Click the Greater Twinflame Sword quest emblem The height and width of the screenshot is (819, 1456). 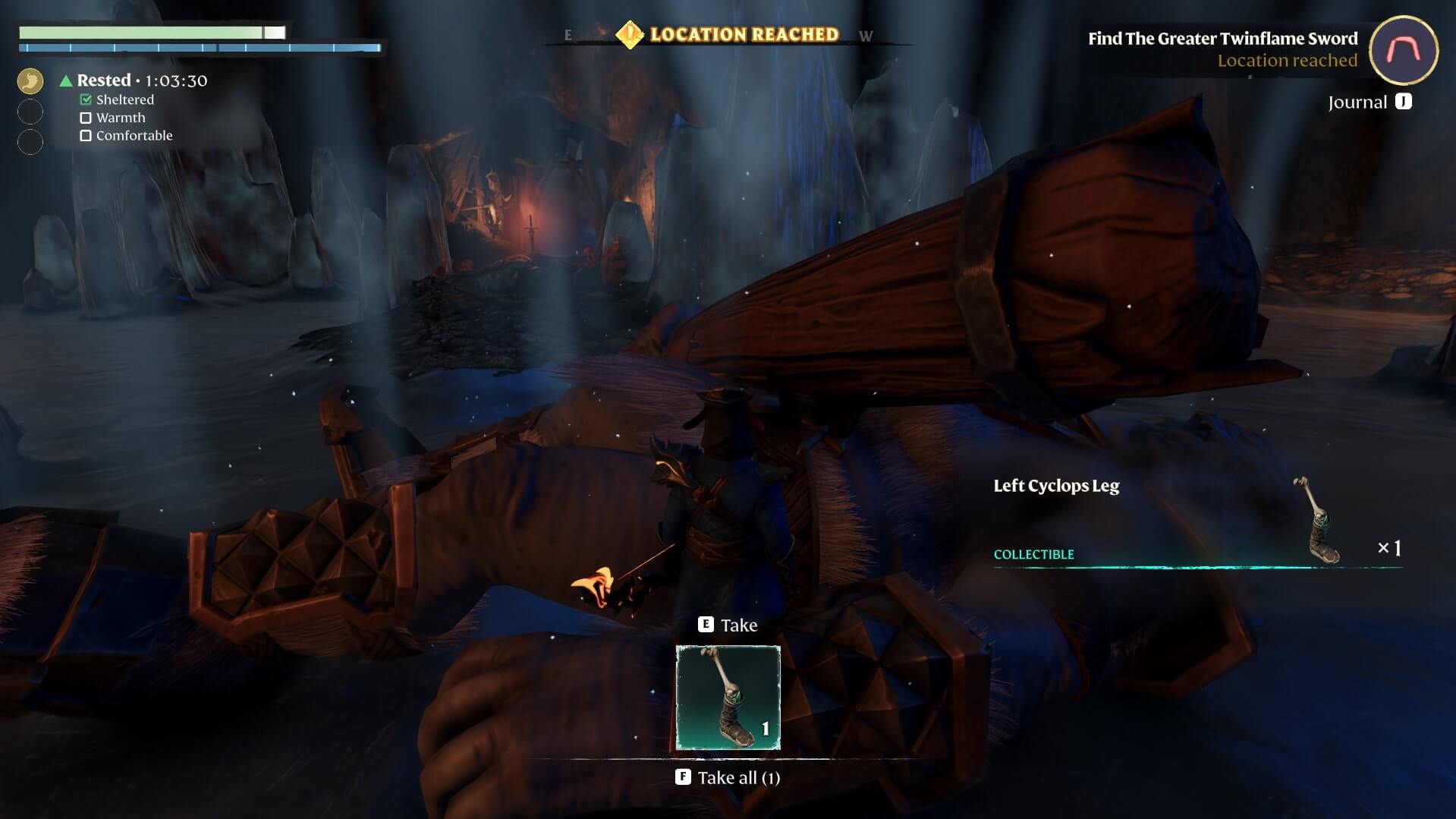pos(1403,50)
